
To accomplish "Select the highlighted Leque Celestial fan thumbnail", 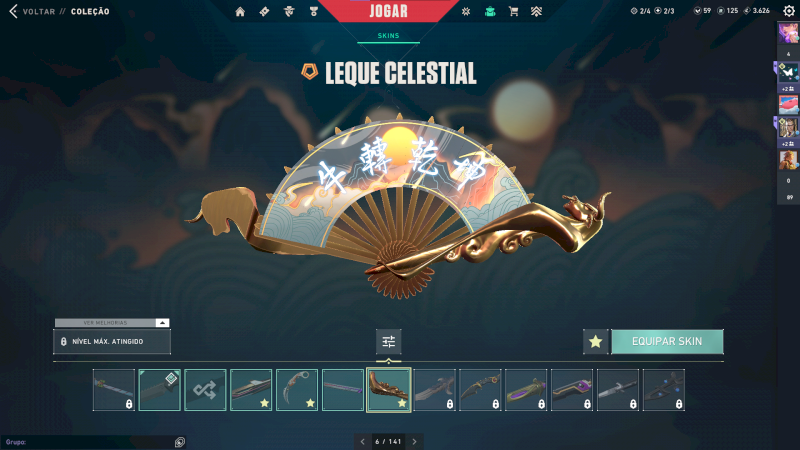I will point(388,390).
